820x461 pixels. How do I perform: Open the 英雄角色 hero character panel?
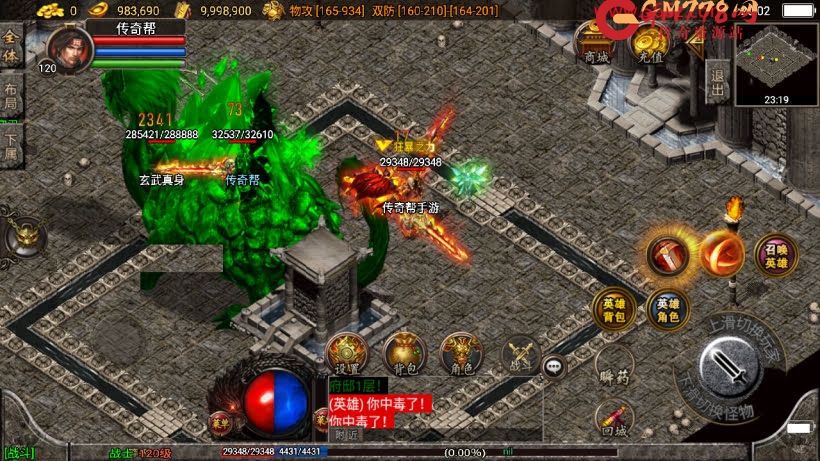click(x=667, y=310)
